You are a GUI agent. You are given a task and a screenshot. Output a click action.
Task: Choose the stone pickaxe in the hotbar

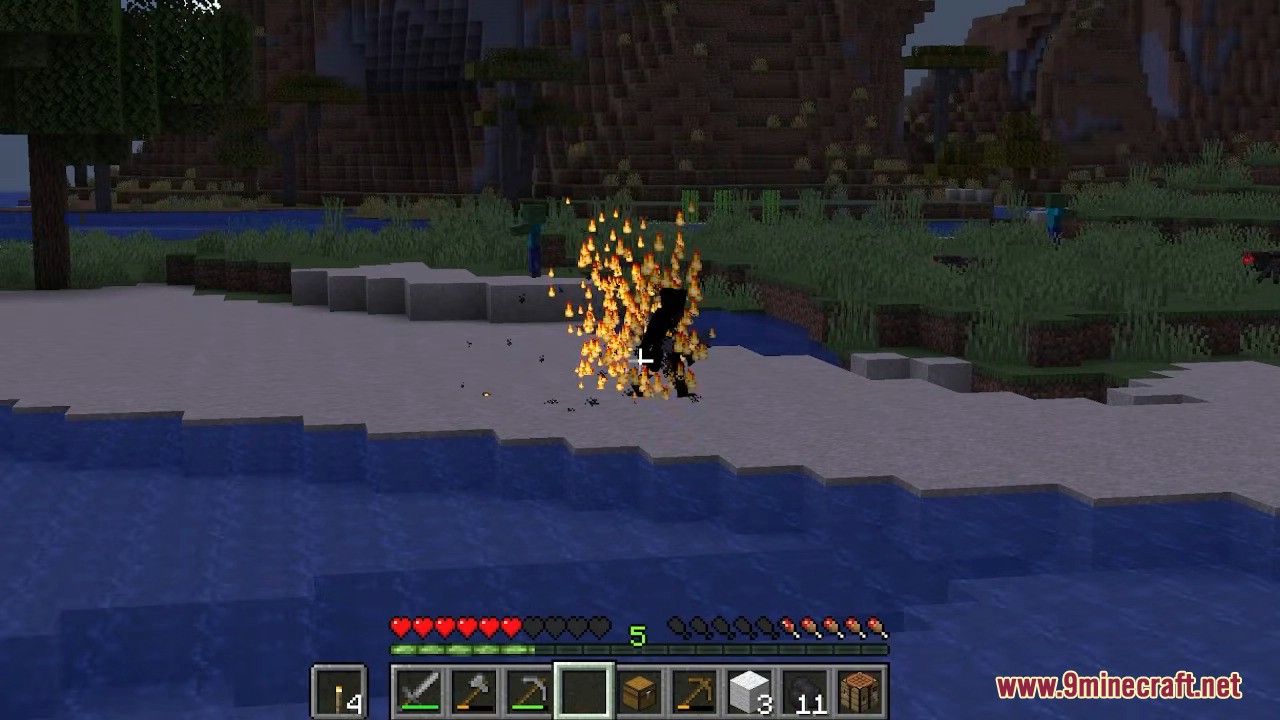click(529, 691)
